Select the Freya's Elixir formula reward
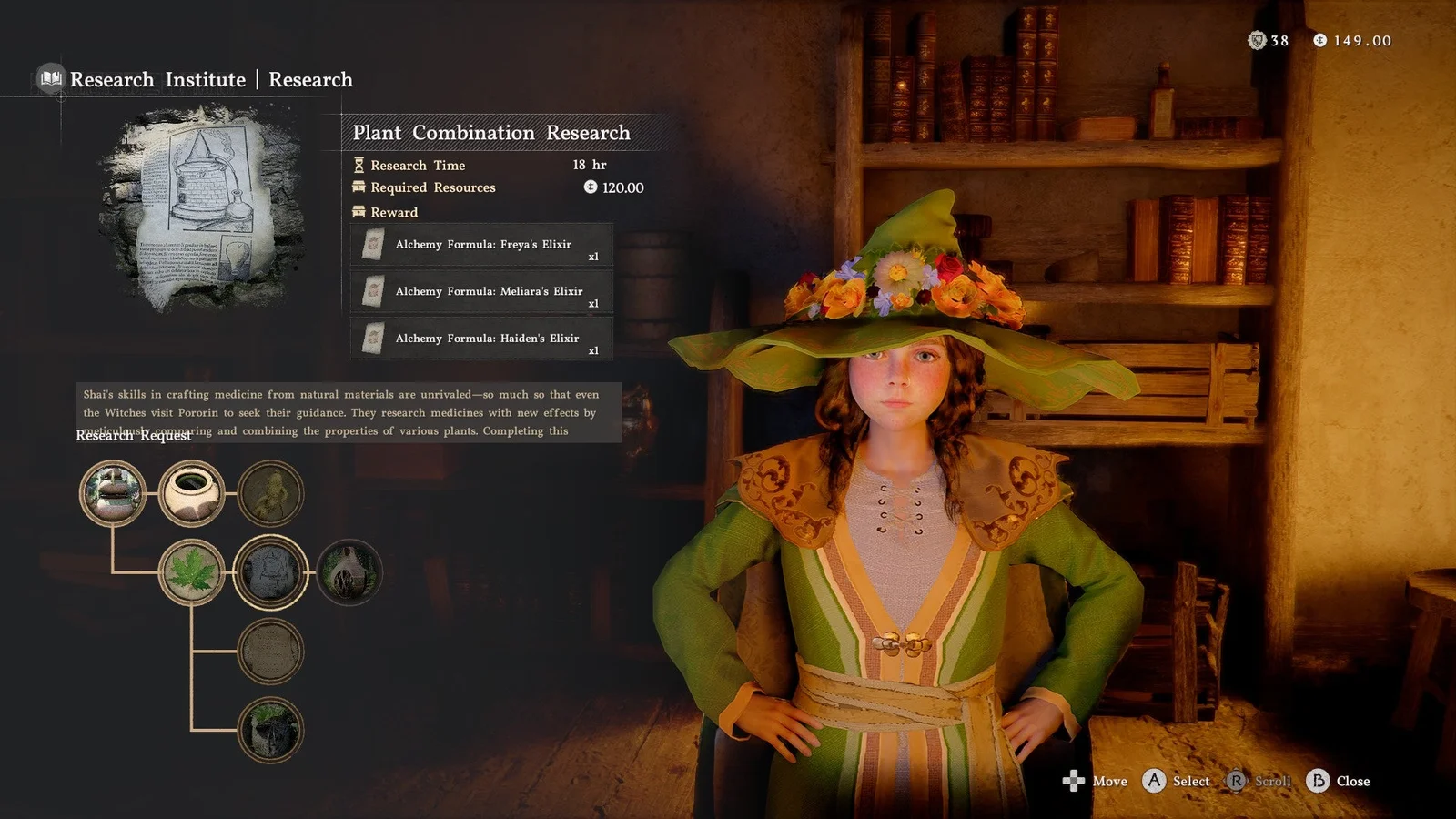 point(481,245)
